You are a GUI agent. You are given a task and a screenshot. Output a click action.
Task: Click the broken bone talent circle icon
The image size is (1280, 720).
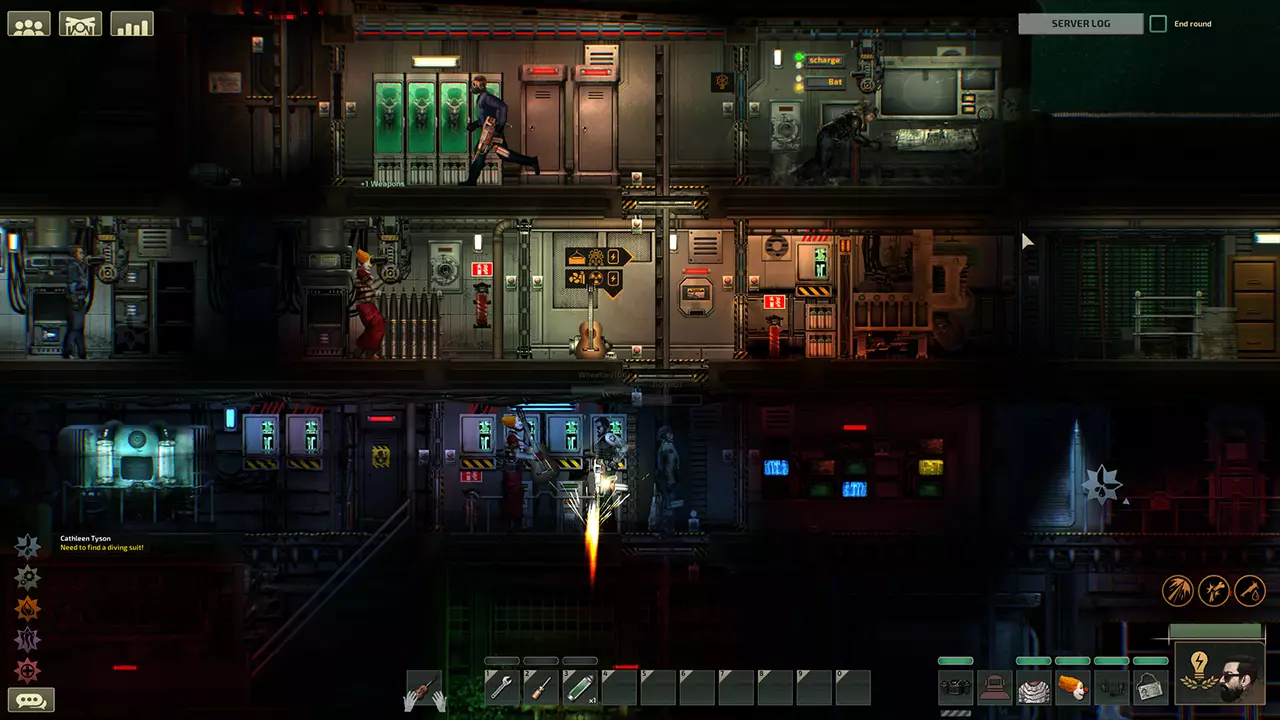tap(1214, 591)
